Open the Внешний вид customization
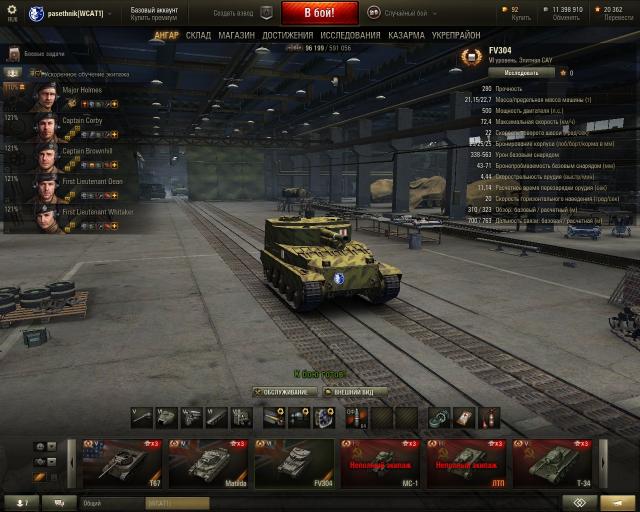The image size is (640, 512). [x=354, y=392]
